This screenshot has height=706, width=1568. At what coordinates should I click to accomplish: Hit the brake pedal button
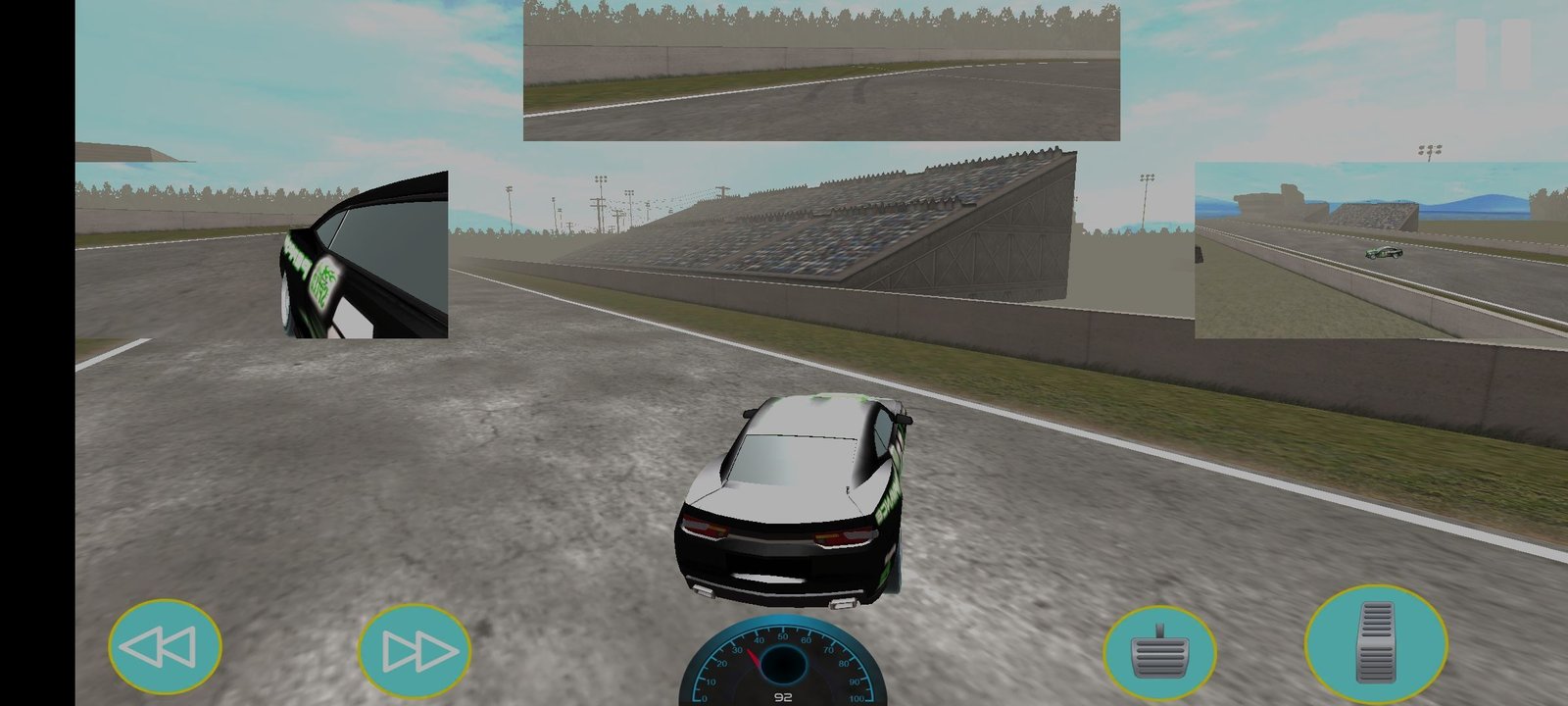coord(1160,652)
